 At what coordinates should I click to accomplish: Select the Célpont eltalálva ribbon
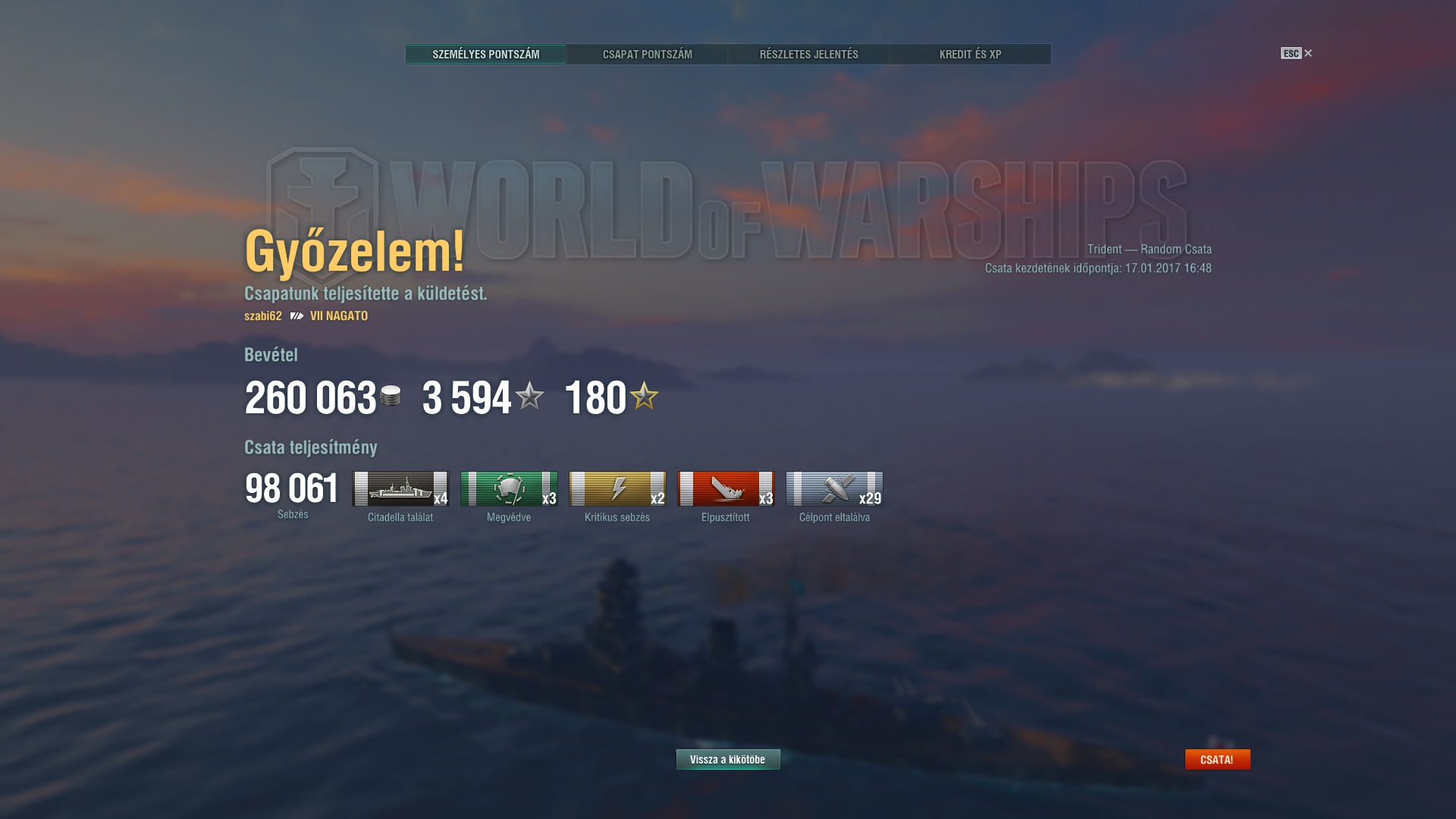(x=834, y=489)
